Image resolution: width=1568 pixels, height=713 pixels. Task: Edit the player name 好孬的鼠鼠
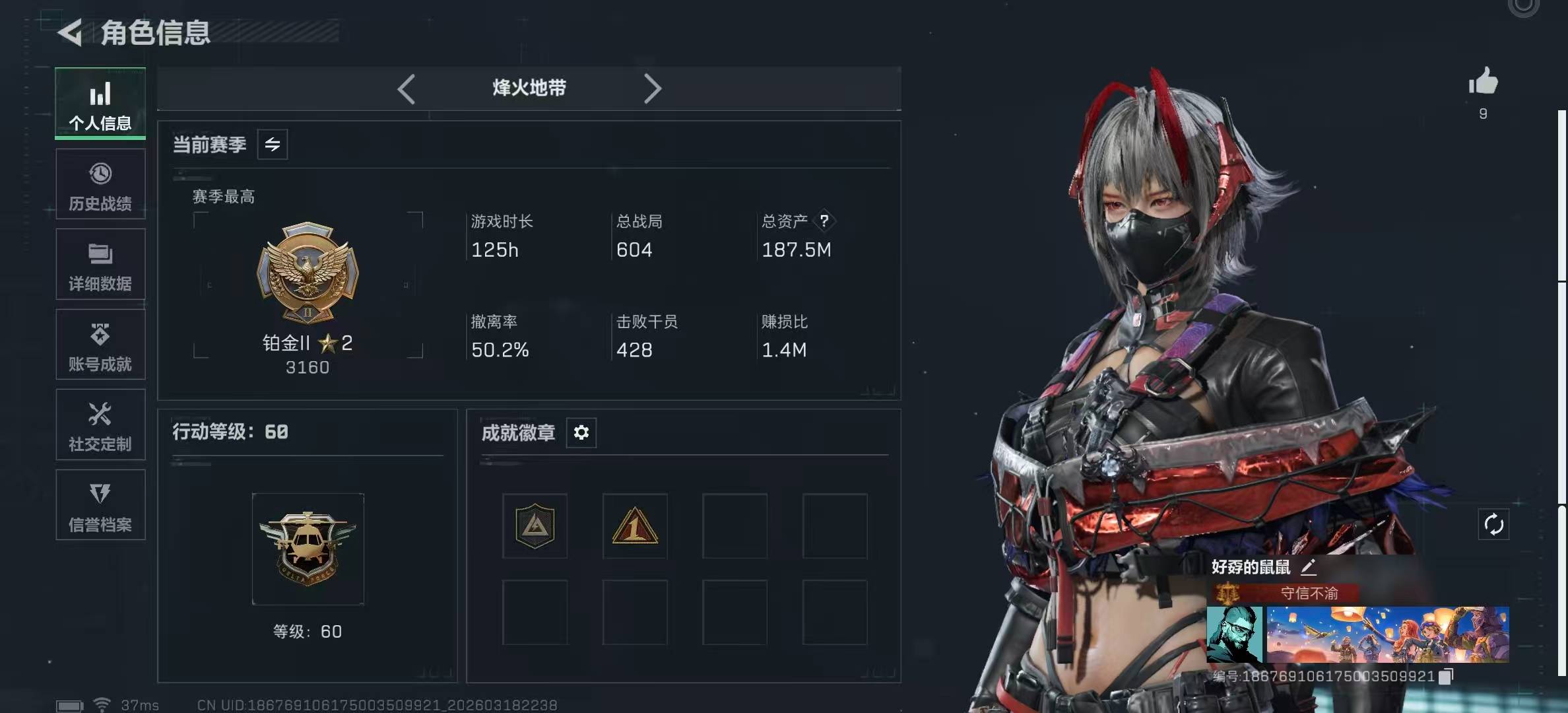coord(1309,566)
